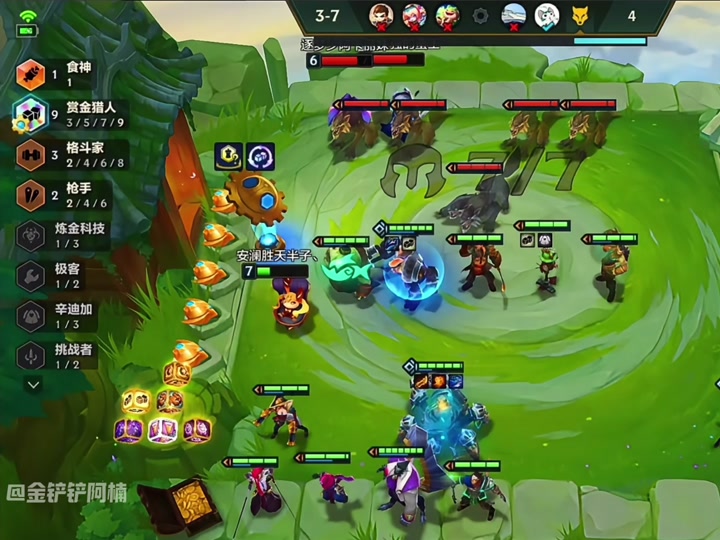Select the white-outlined purple item cube
The image size is (720, 540).
(x=162, y=430)
